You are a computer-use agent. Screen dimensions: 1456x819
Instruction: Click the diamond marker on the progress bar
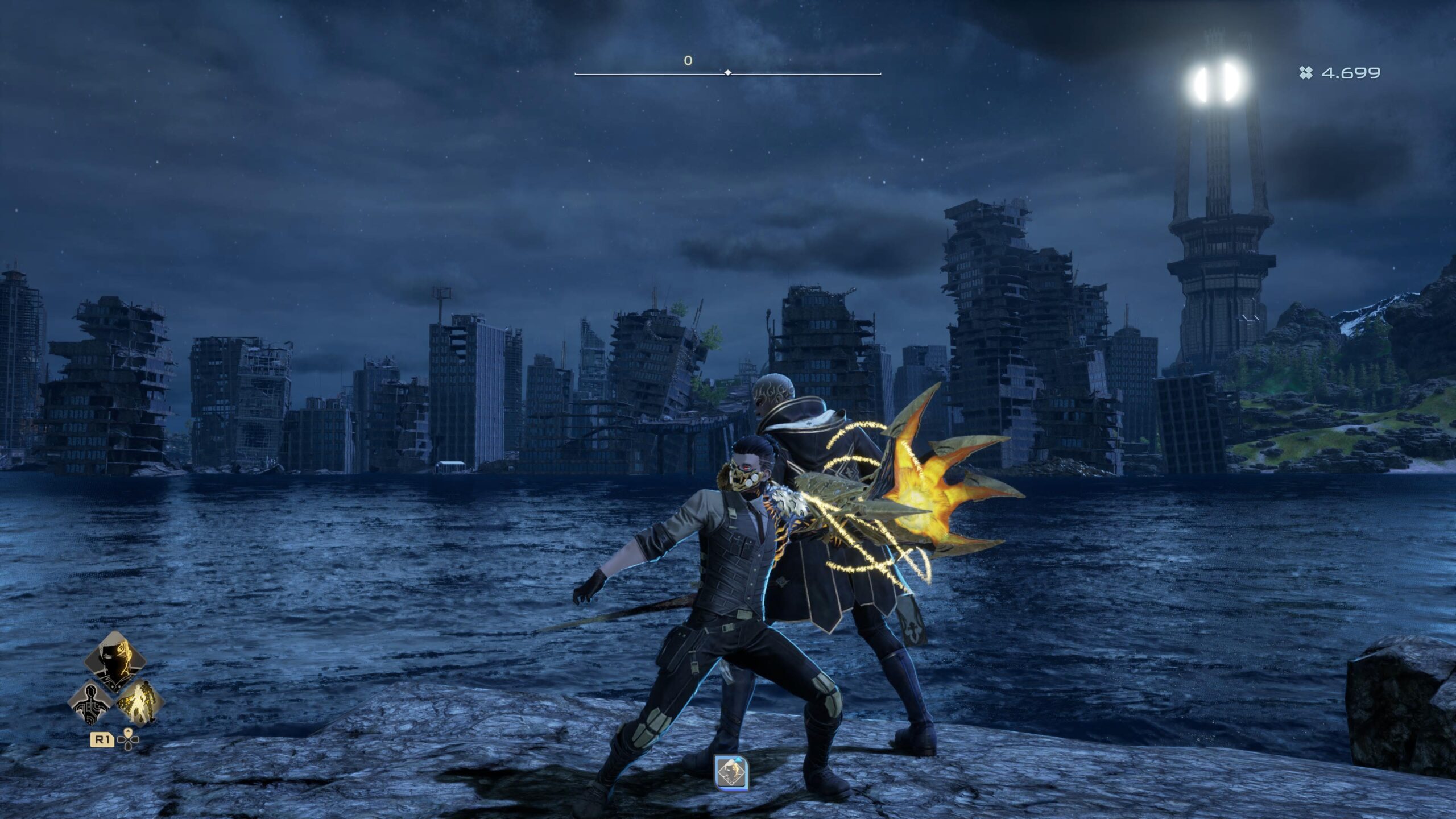click(x=727, y=72)
